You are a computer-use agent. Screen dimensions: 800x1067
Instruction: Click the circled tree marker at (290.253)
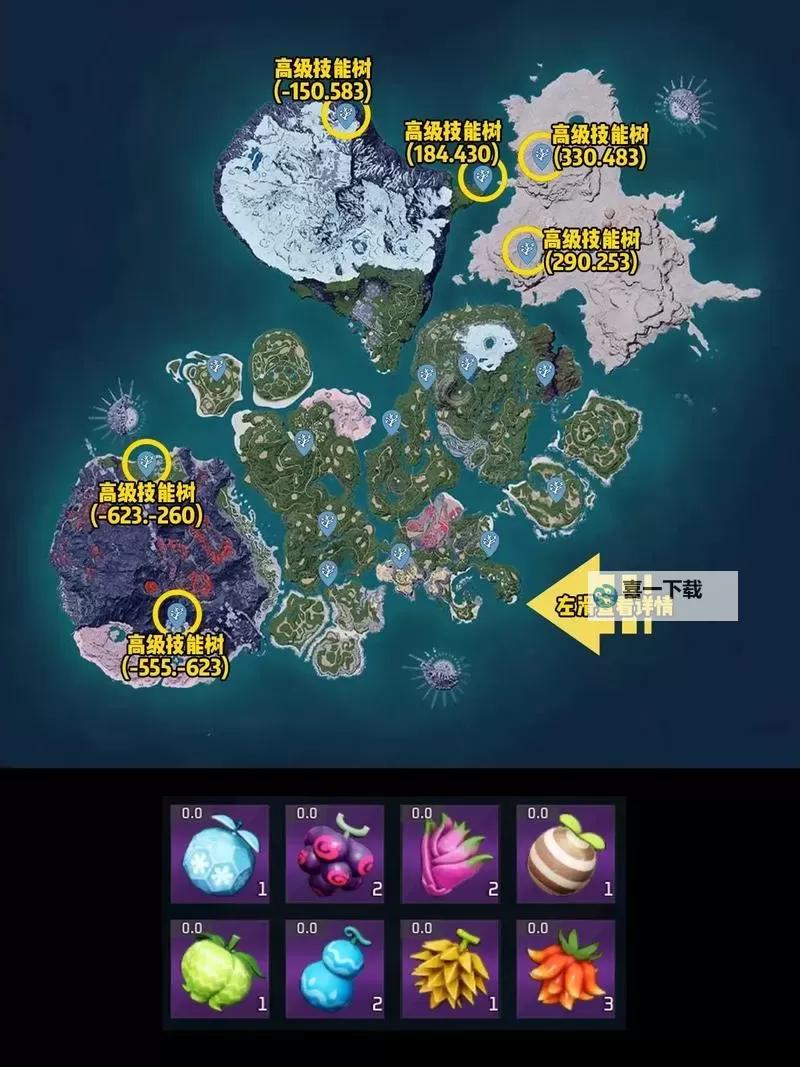[x=524, y=249]
